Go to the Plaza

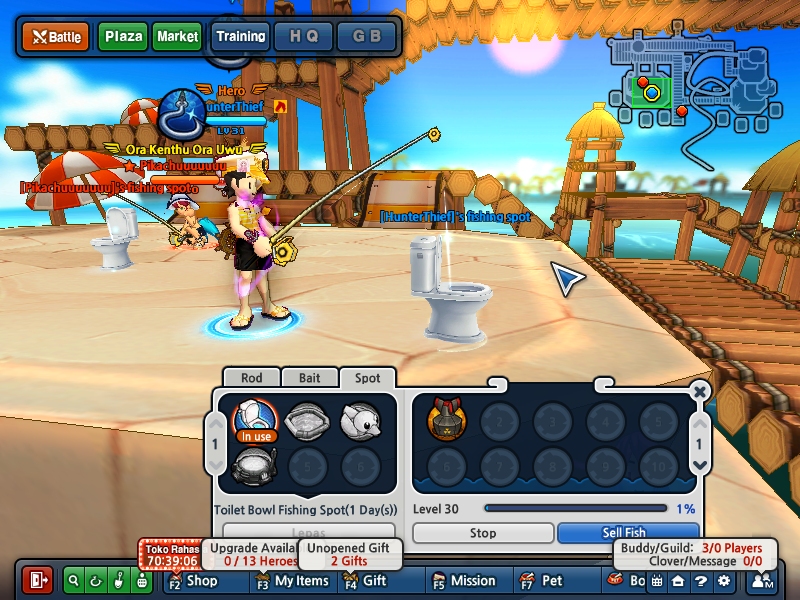pos(123,37)
